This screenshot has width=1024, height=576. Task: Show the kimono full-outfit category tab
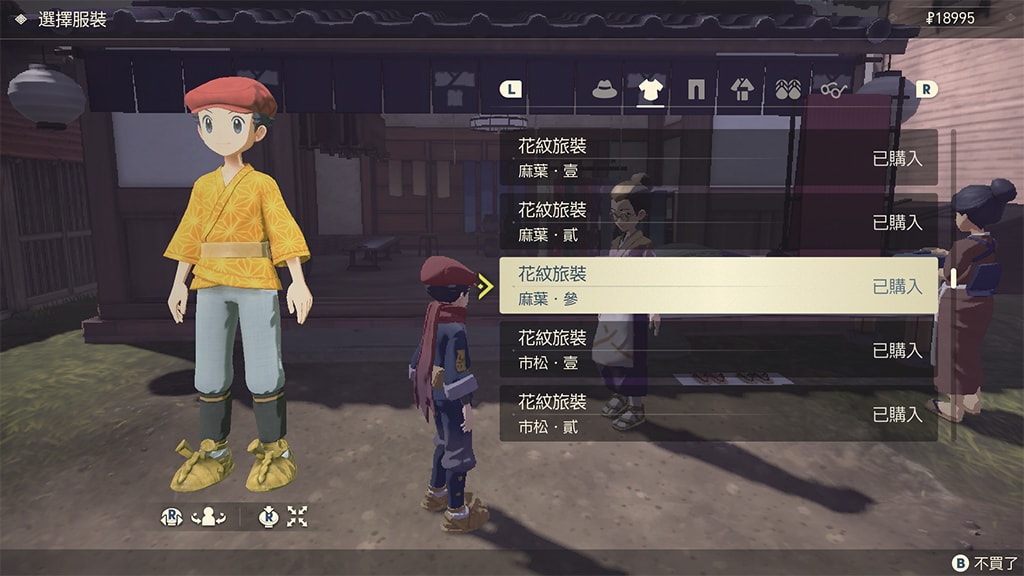click(x=742, y=90)
